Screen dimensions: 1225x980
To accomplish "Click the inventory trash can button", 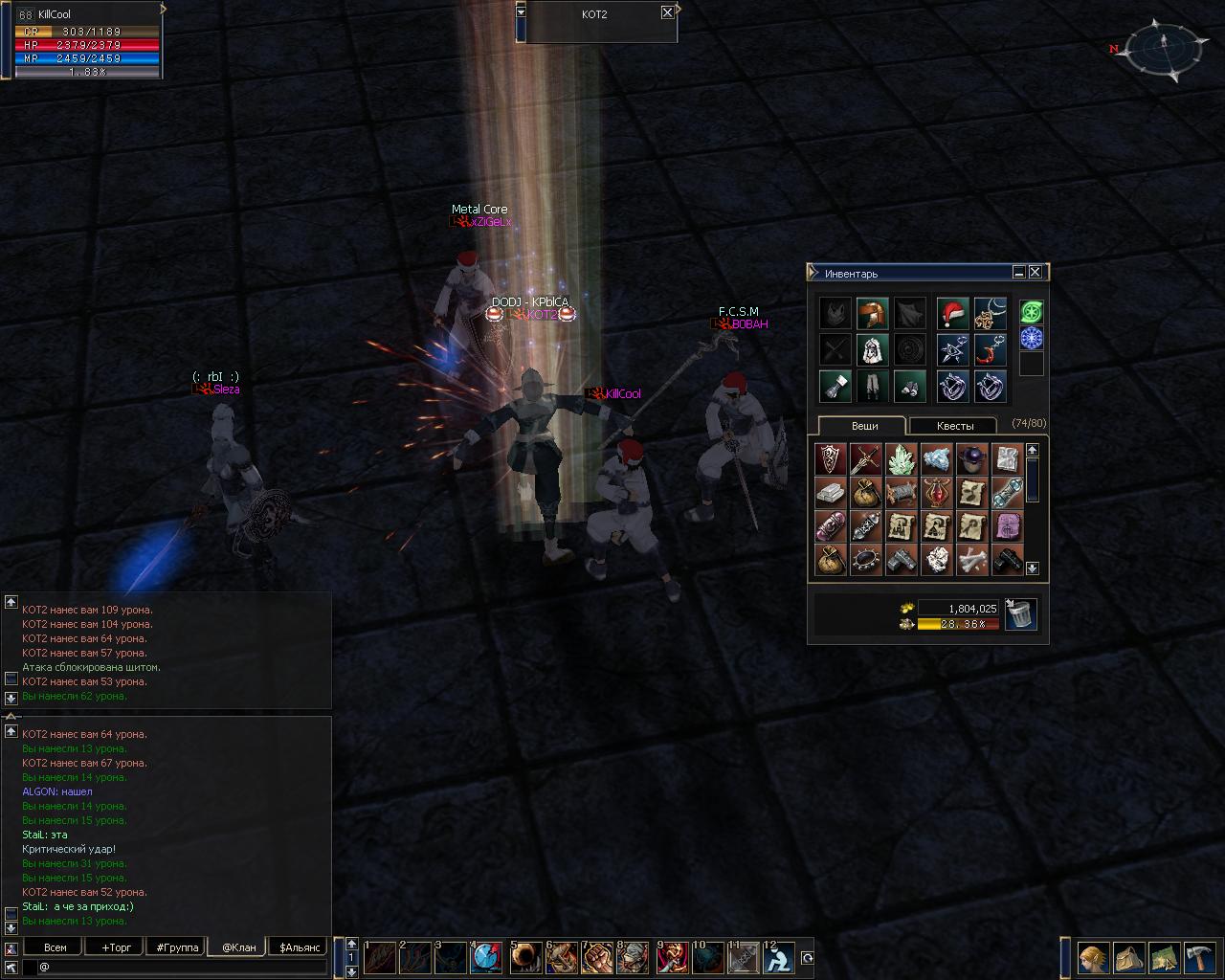I will coord(1021,614).
